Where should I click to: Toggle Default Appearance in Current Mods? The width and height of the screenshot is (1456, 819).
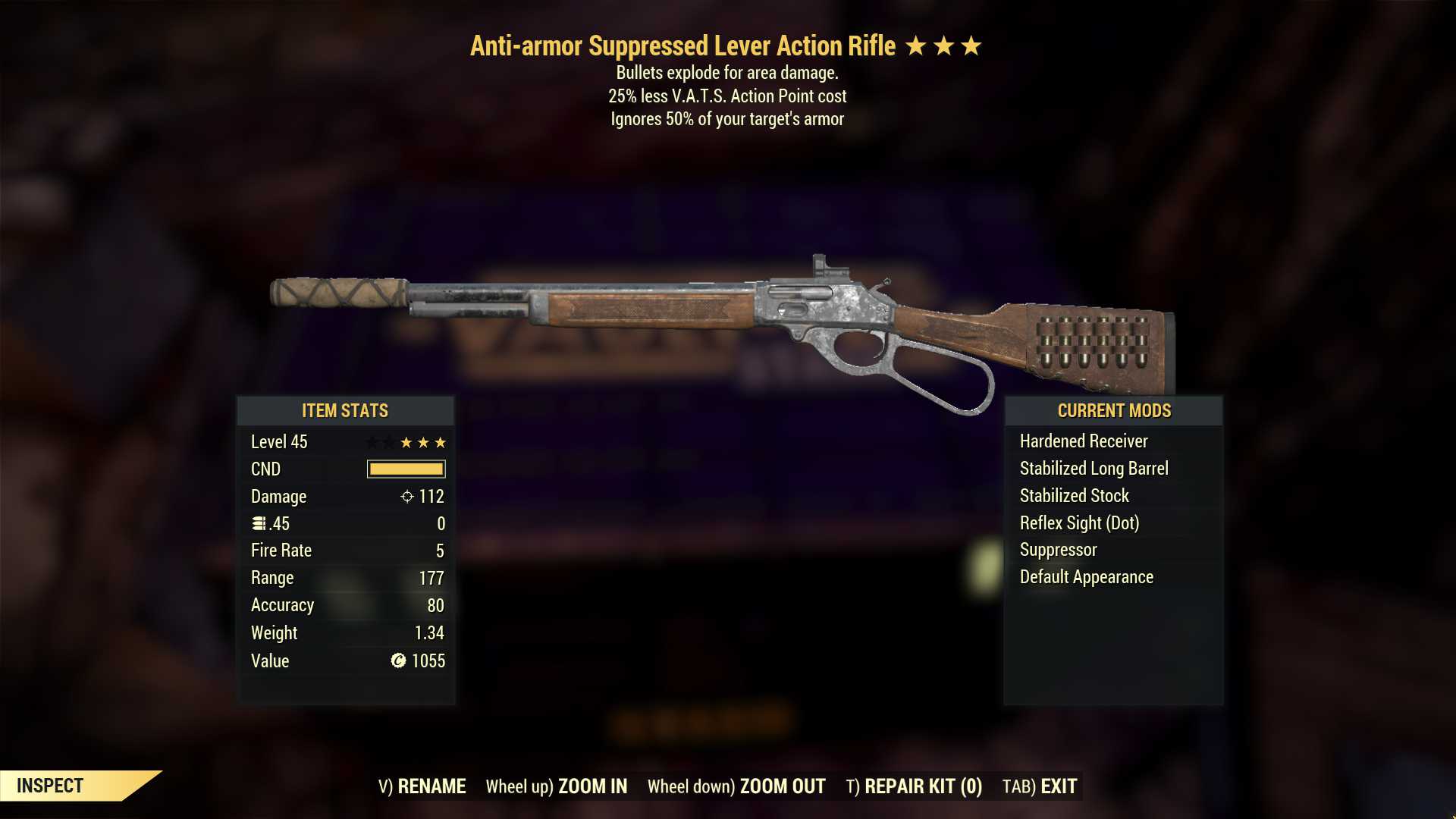tap(1087, 576)
